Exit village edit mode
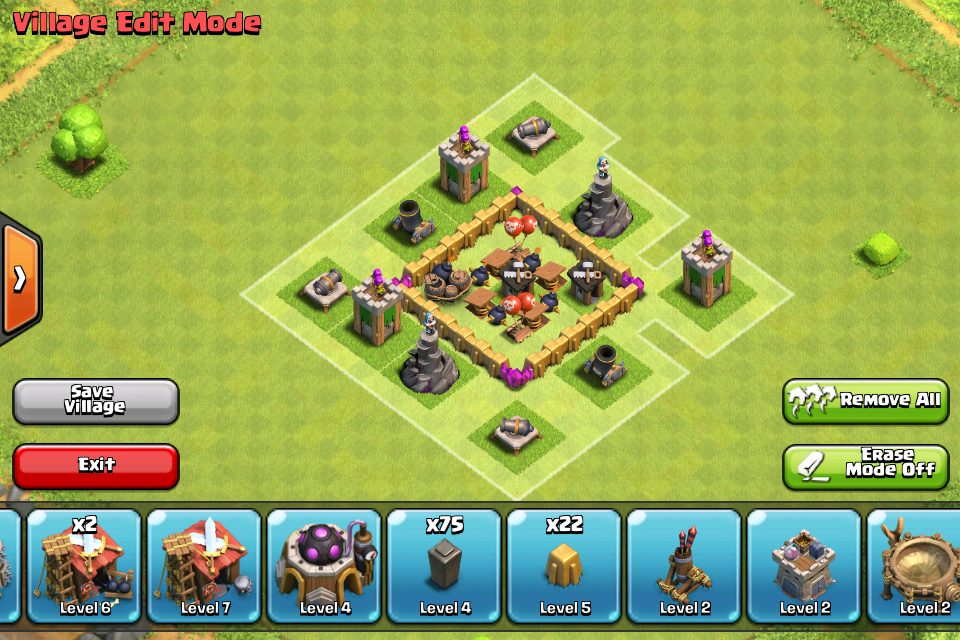Image resolution: width=960 pixels, height=640 pixels. 96,465
